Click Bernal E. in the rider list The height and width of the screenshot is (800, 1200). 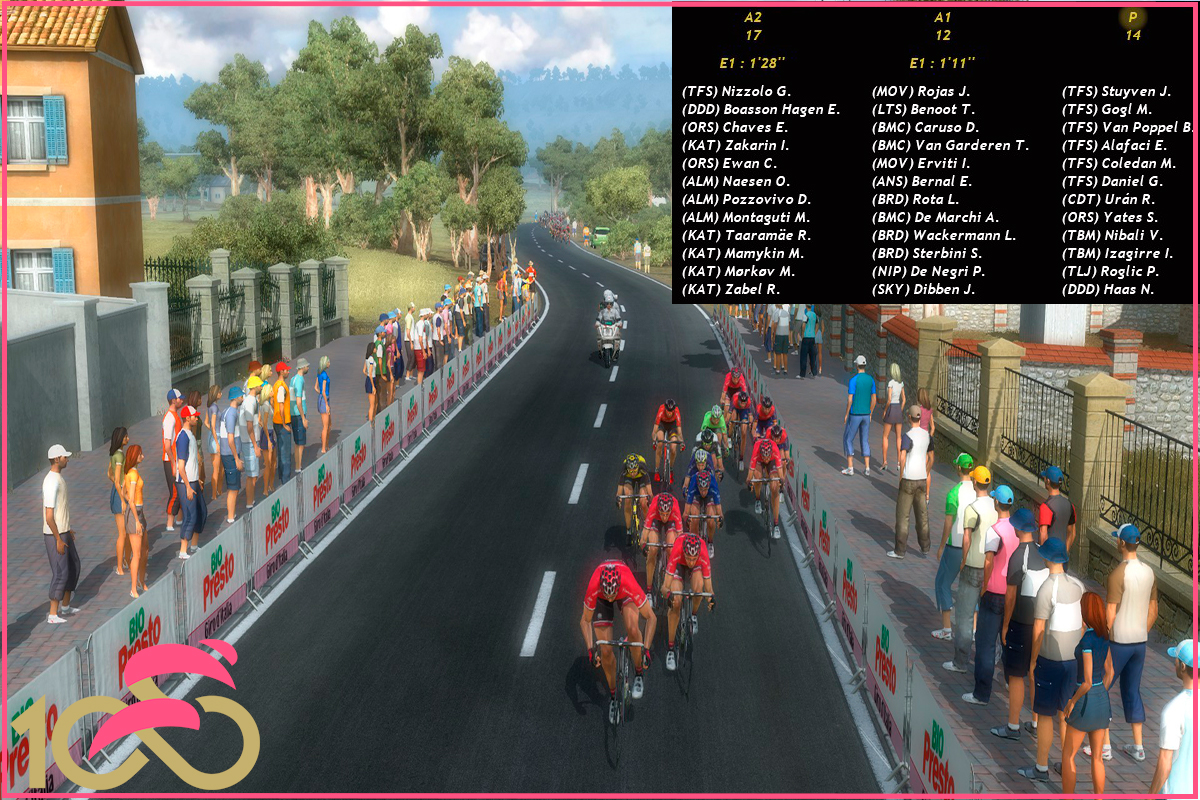[x=922, y=181]
